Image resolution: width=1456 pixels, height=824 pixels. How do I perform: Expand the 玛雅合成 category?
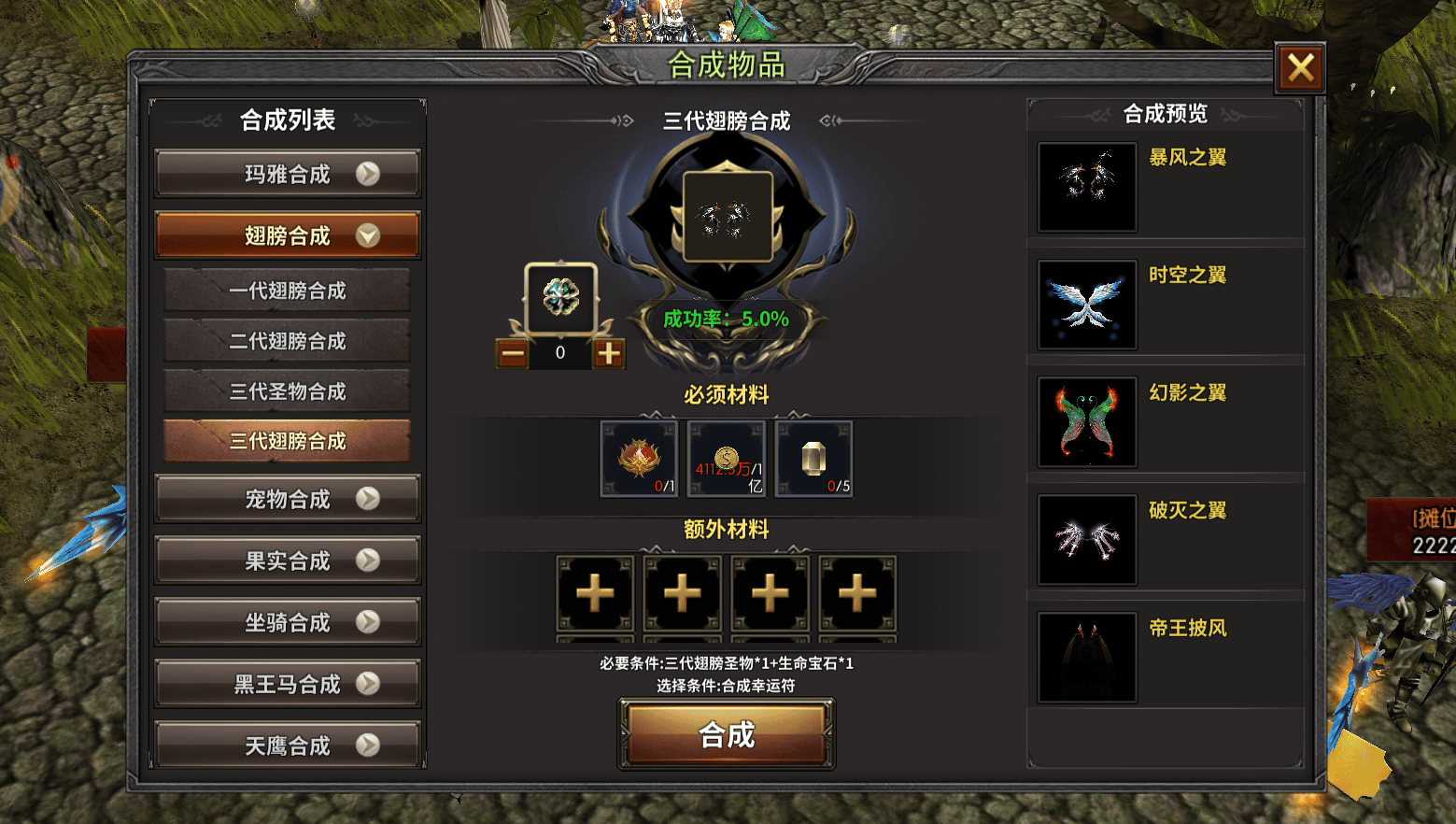[288, 175]
